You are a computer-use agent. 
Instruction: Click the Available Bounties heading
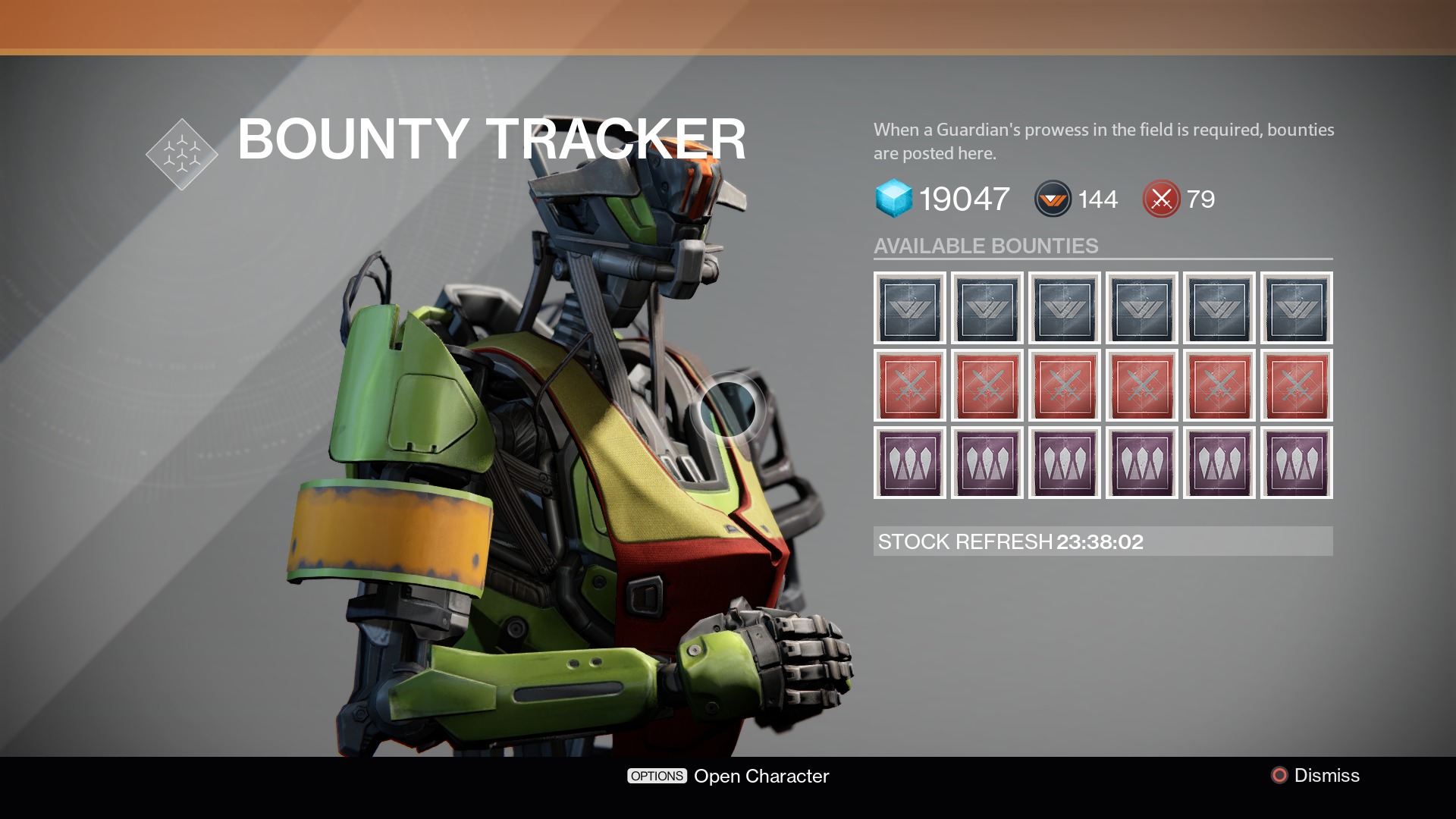coord(986,246)
